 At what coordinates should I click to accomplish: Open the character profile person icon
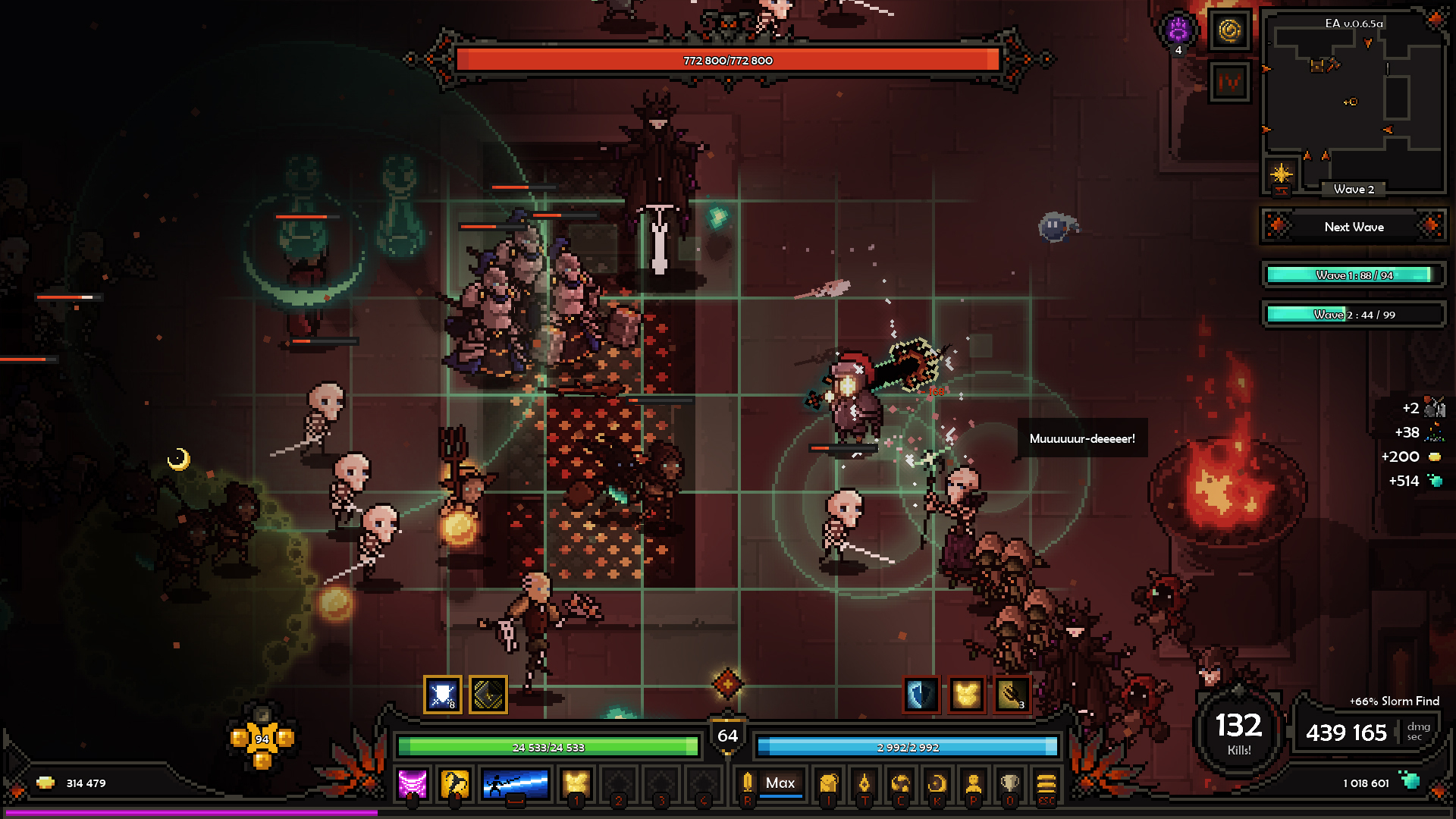973,784
